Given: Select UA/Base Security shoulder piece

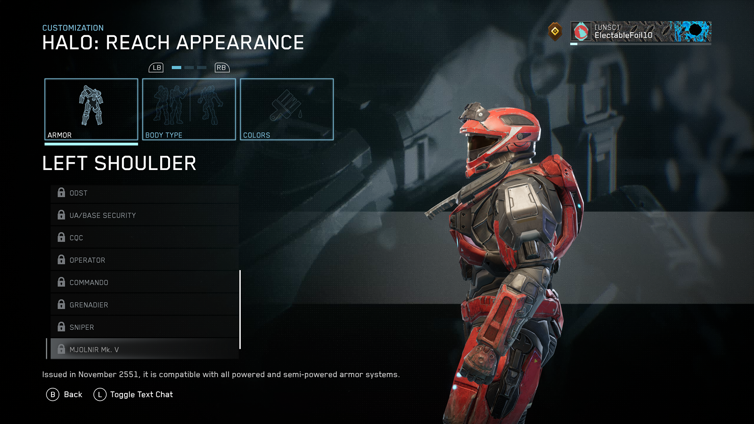Looking at the screenshot, I should pos(144,215).
